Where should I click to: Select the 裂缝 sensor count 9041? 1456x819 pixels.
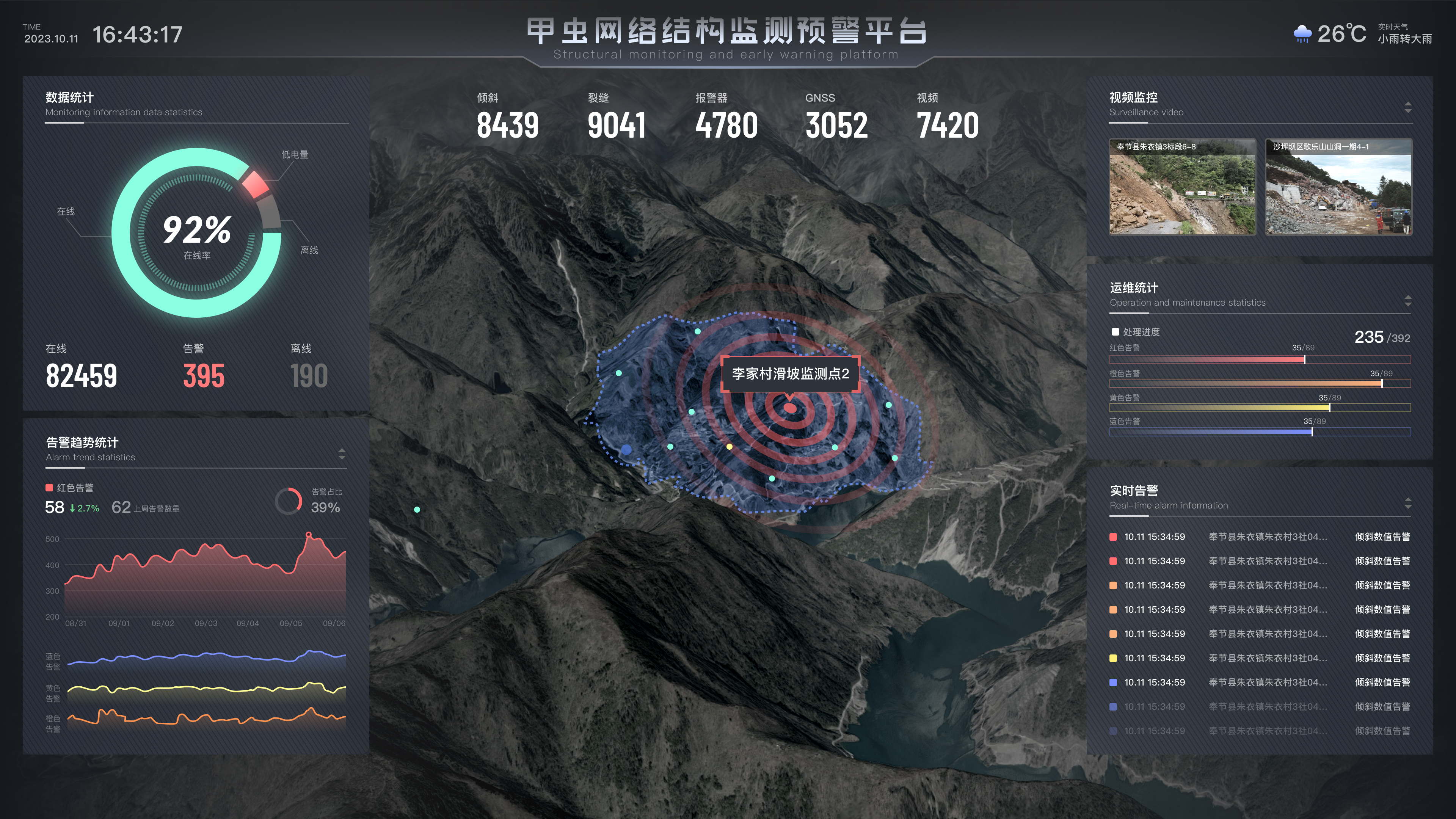[x=616, y=126]
